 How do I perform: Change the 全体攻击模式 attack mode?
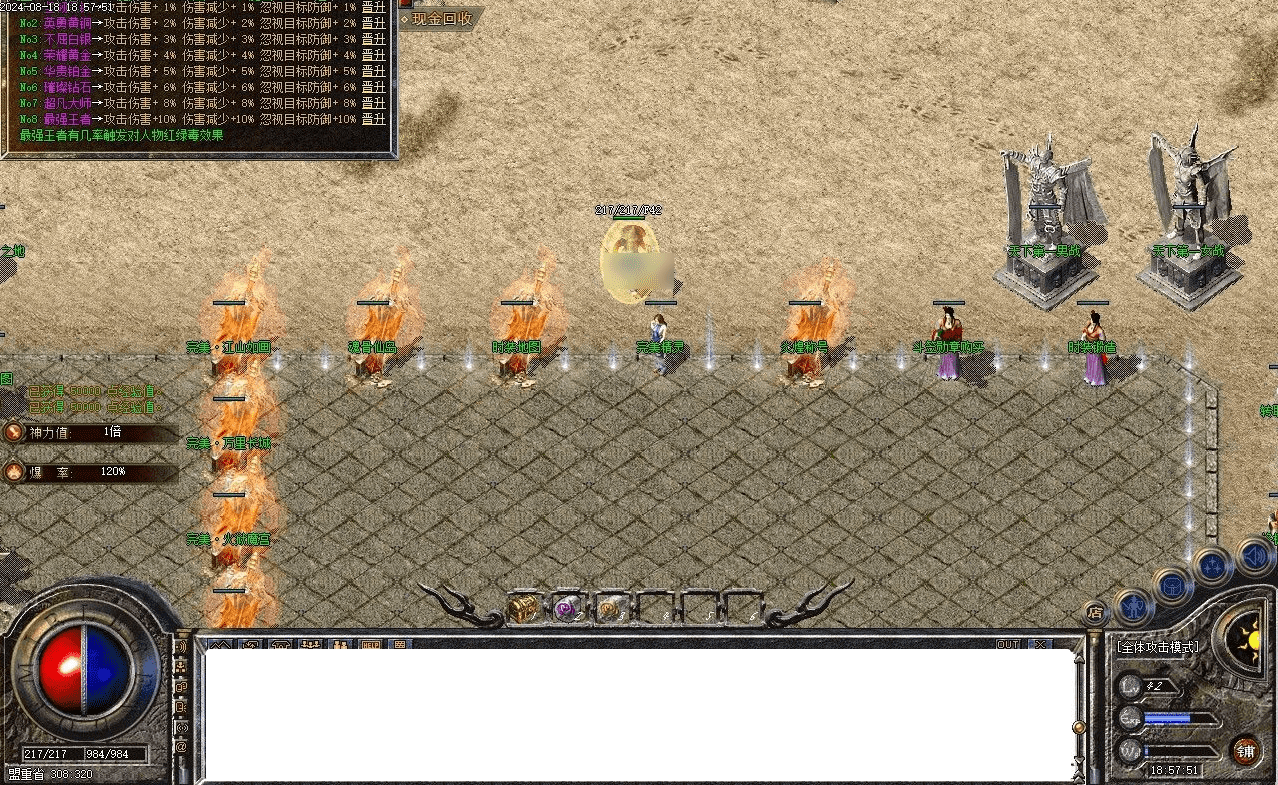point(1158,647)
